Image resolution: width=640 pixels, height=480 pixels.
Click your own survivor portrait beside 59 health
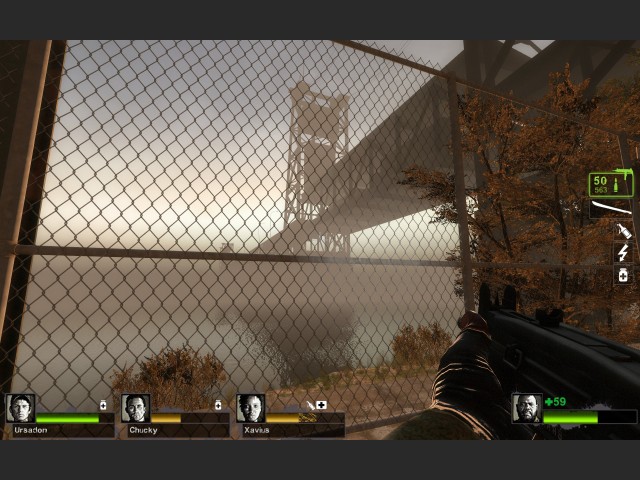[x=527, y=408]
